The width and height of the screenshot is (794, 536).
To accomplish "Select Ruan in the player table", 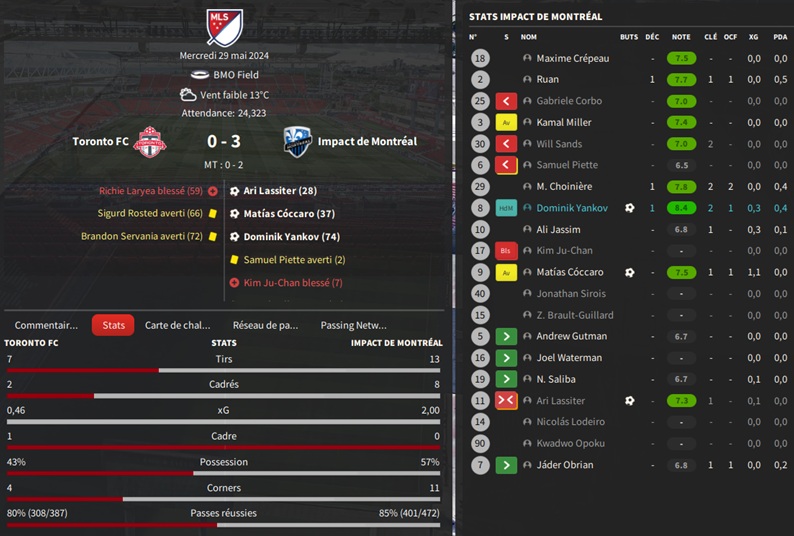I will 547,80.
